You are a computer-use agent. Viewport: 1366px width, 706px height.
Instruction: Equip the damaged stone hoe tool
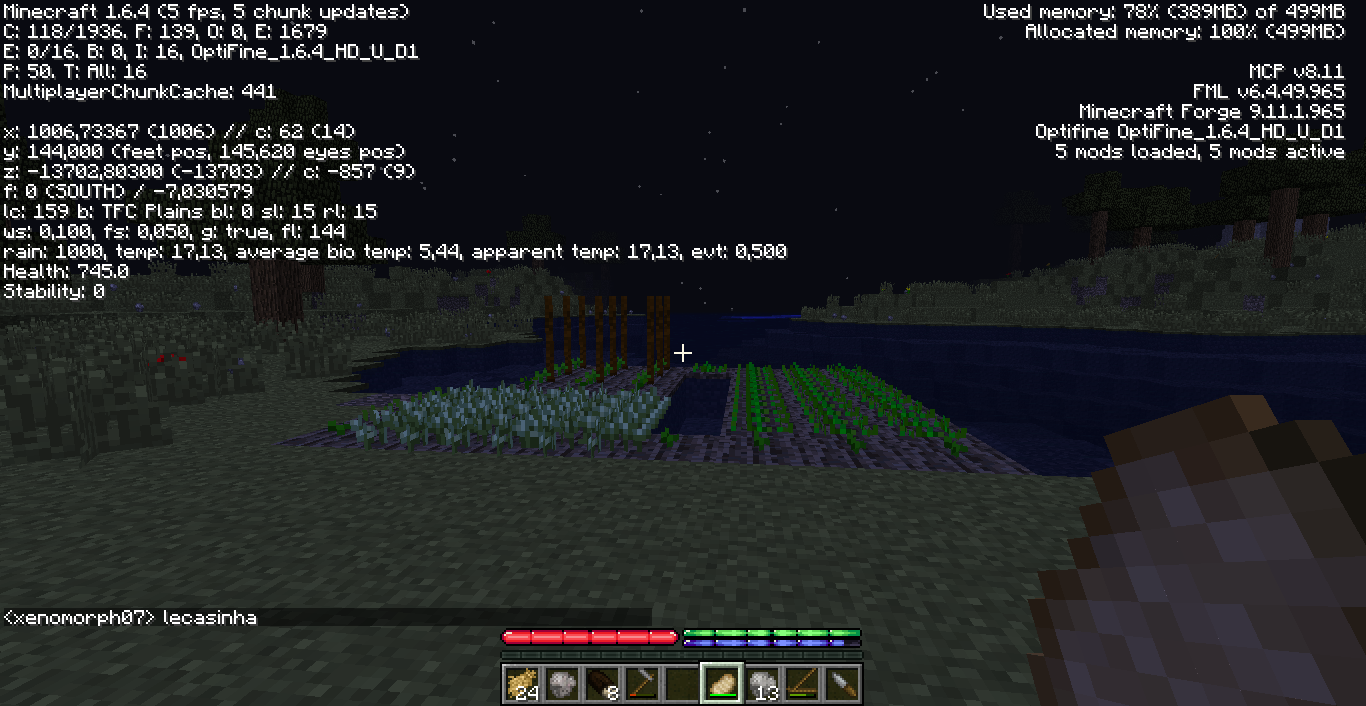point(642,683)
